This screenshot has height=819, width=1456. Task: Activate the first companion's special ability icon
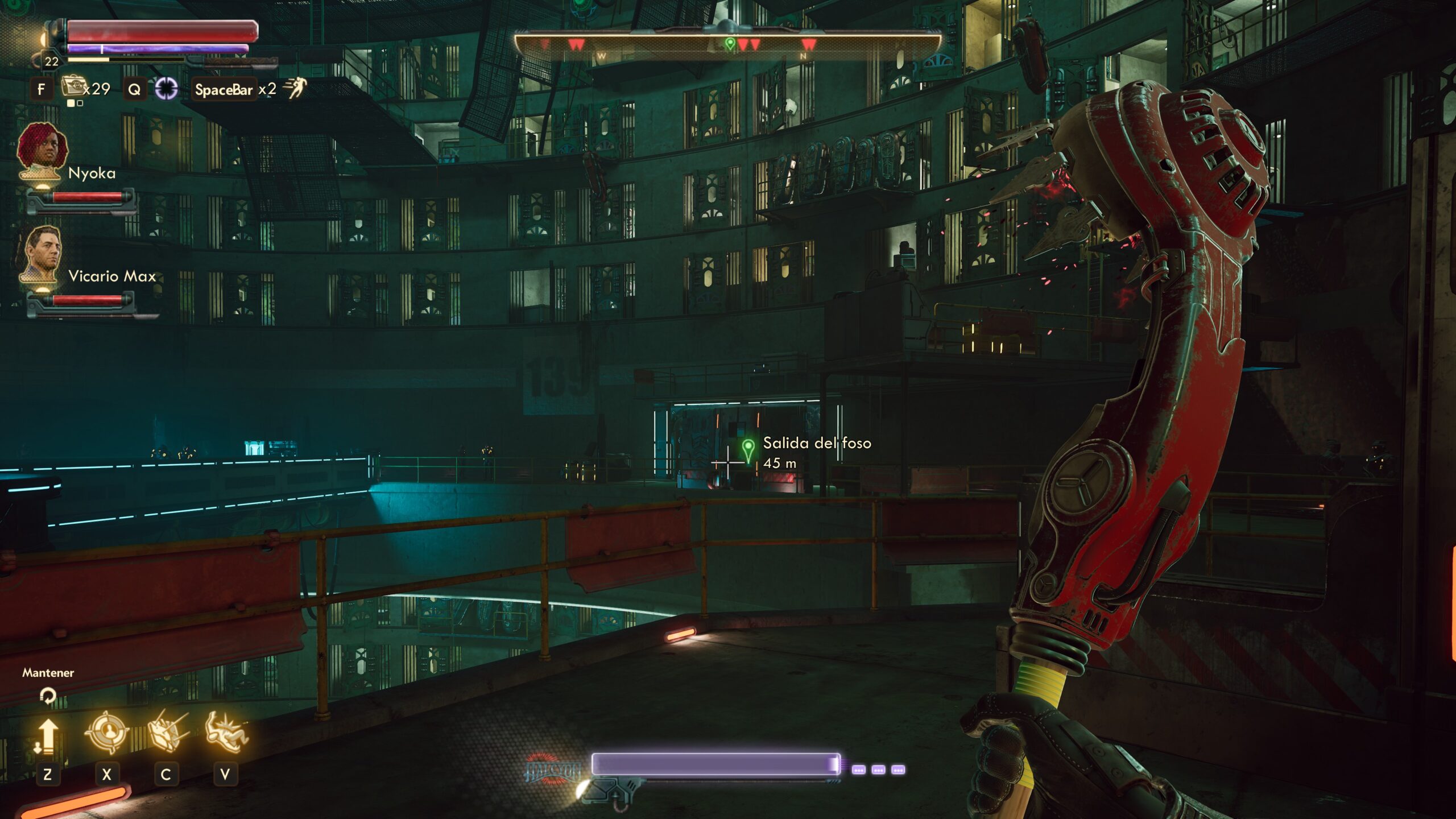pos(167,731)
